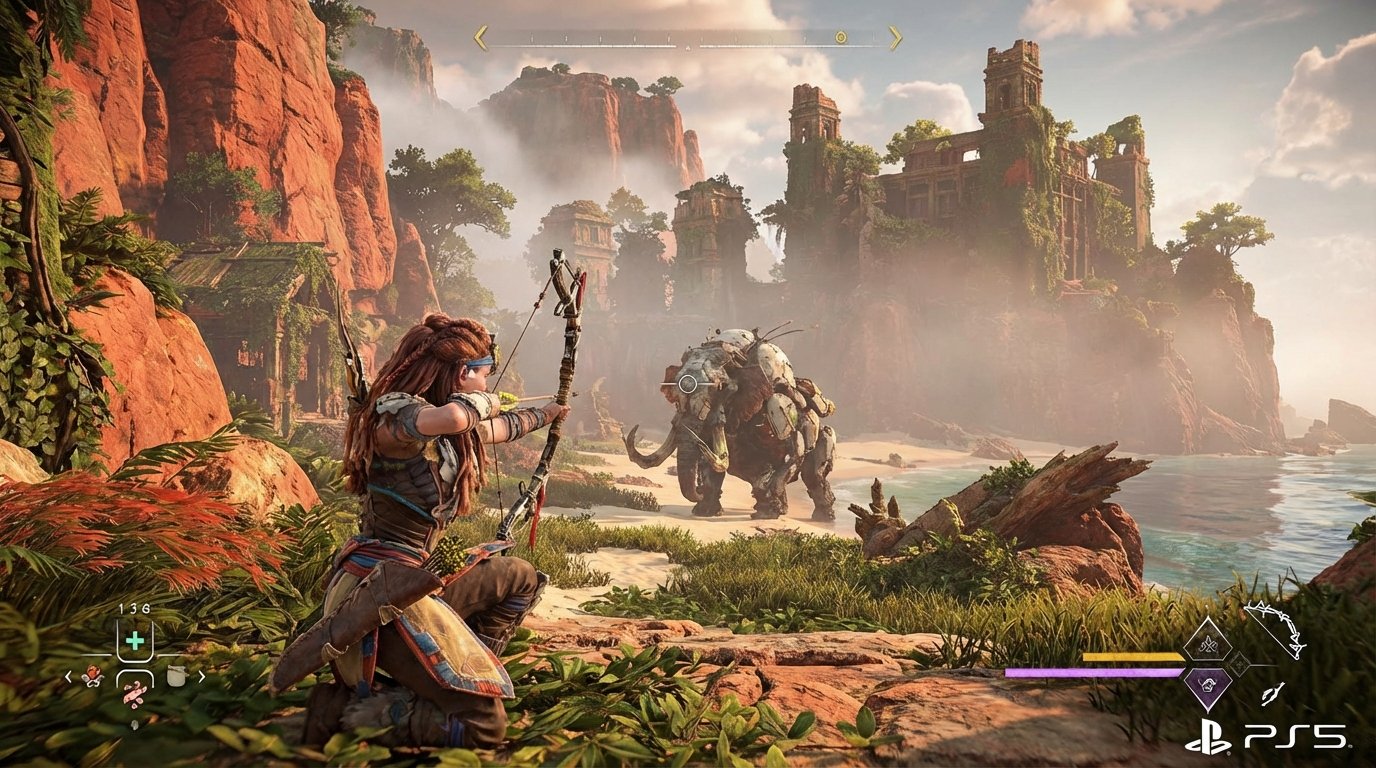Toggle the small center diamond indicator

tap(1238, 666)
